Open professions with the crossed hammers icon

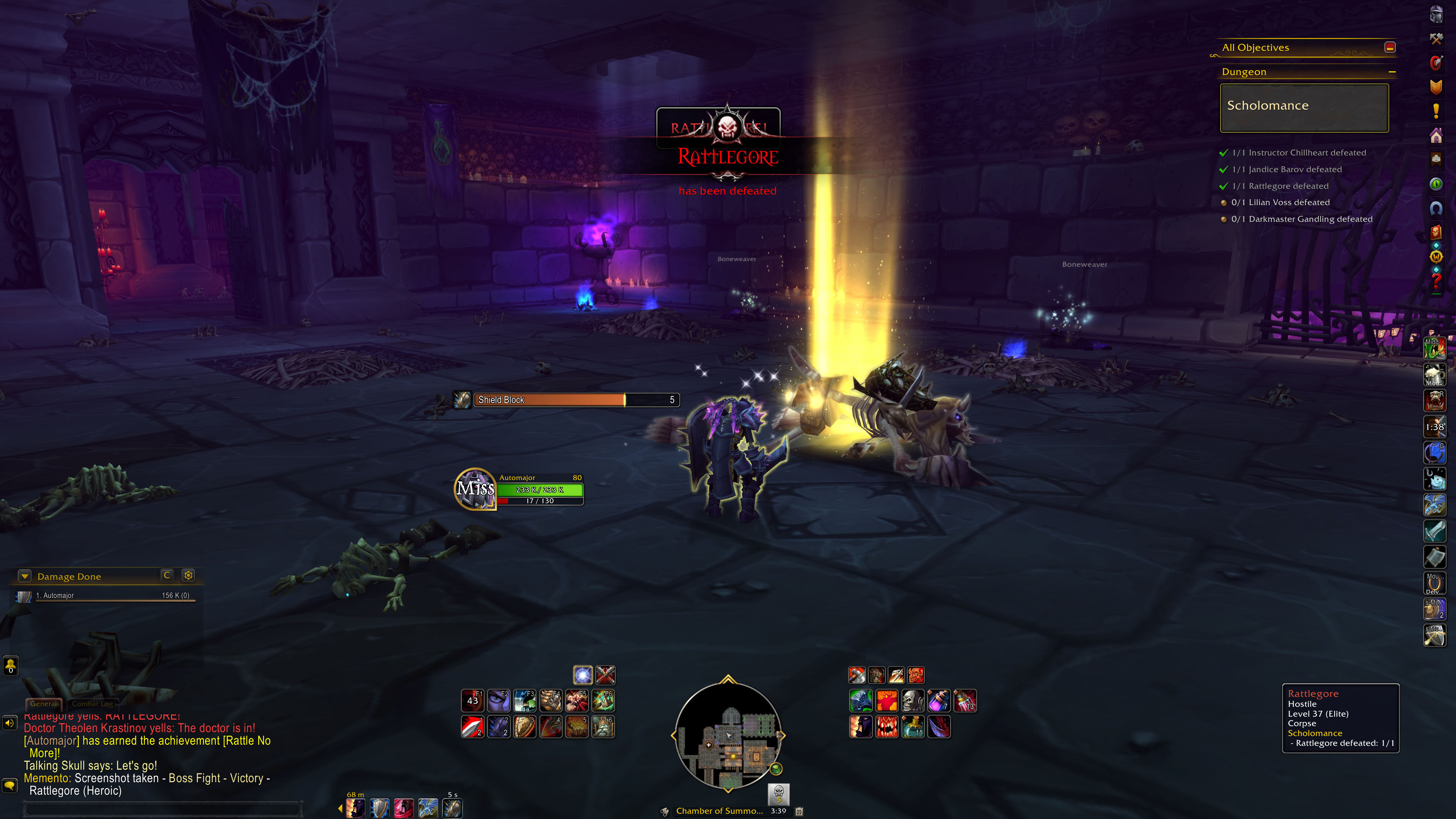pyautogui.click(x=1436, y=38)
